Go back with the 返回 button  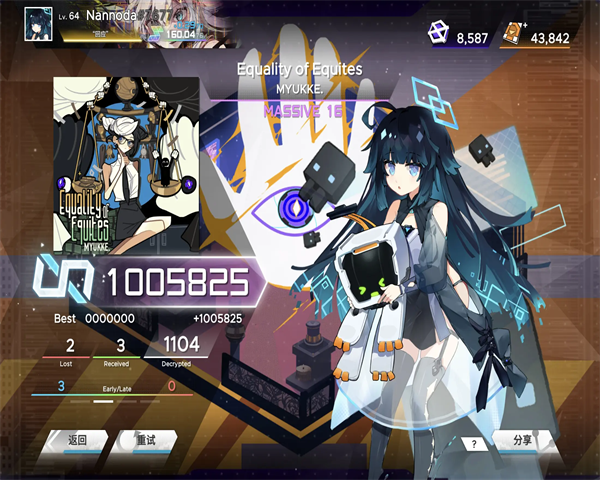tap(77, 440)
